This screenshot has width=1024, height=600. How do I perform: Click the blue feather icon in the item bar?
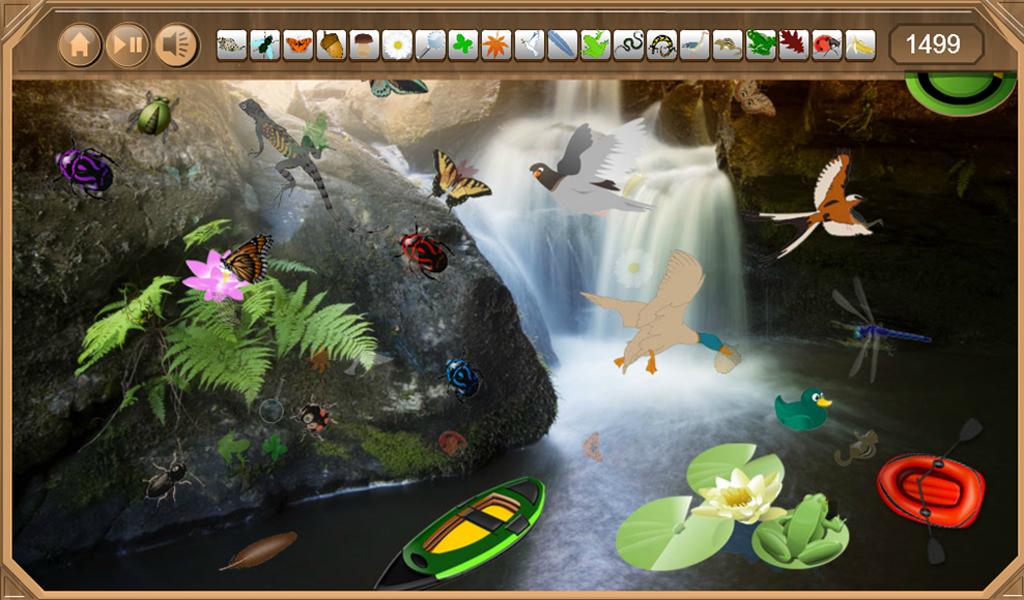coord(562,45)
